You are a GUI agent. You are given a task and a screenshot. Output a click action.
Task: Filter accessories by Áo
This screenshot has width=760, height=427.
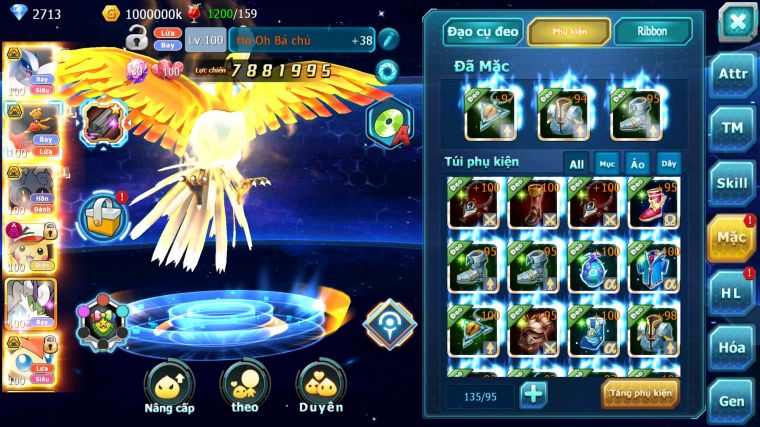click(x=637, y=163)
